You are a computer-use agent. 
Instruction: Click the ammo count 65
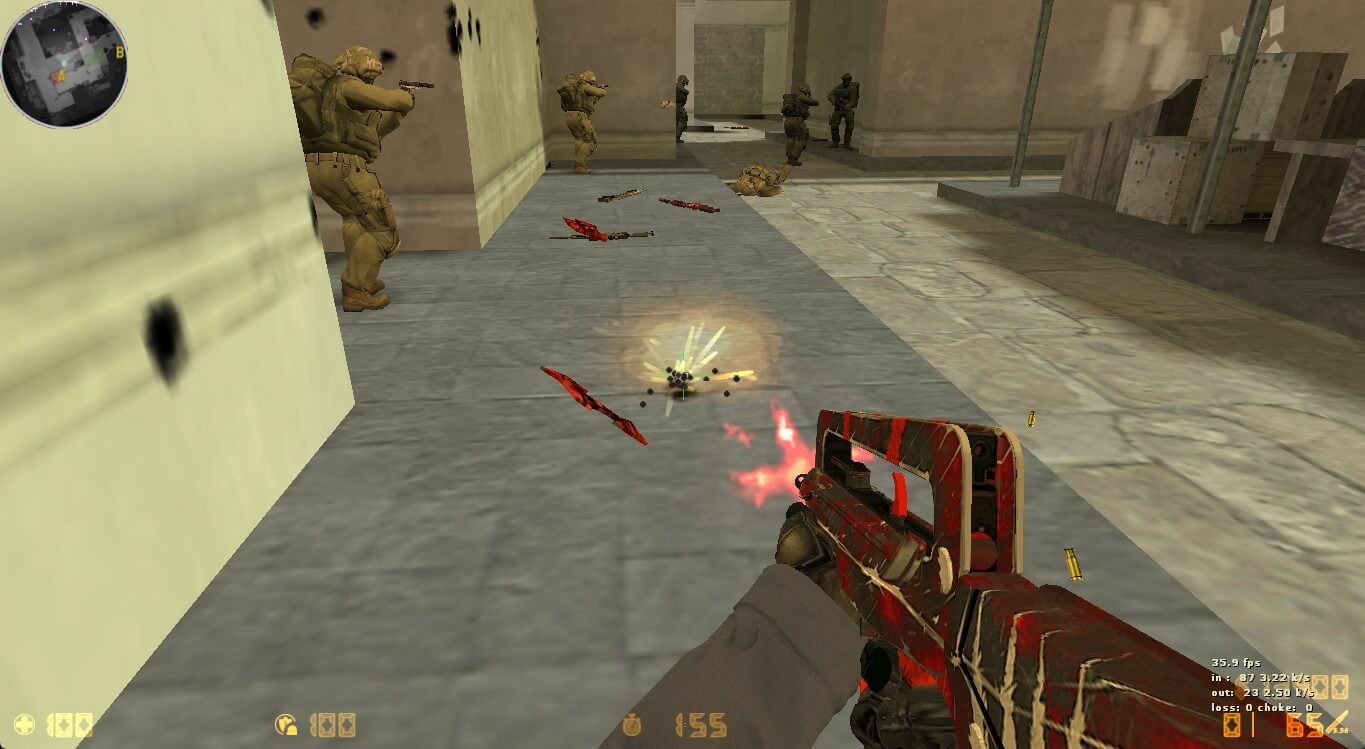pyautogui.click(x=1303, y=725)
